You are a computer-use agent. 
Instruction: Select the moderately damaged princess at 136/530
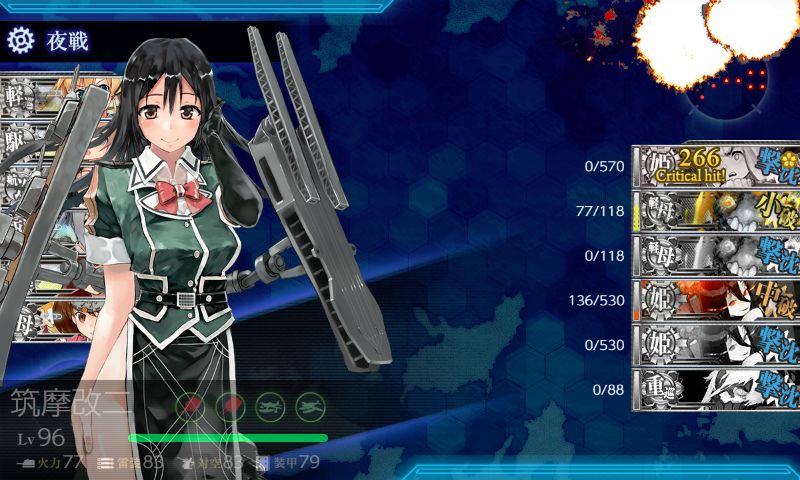click(715, 300)
